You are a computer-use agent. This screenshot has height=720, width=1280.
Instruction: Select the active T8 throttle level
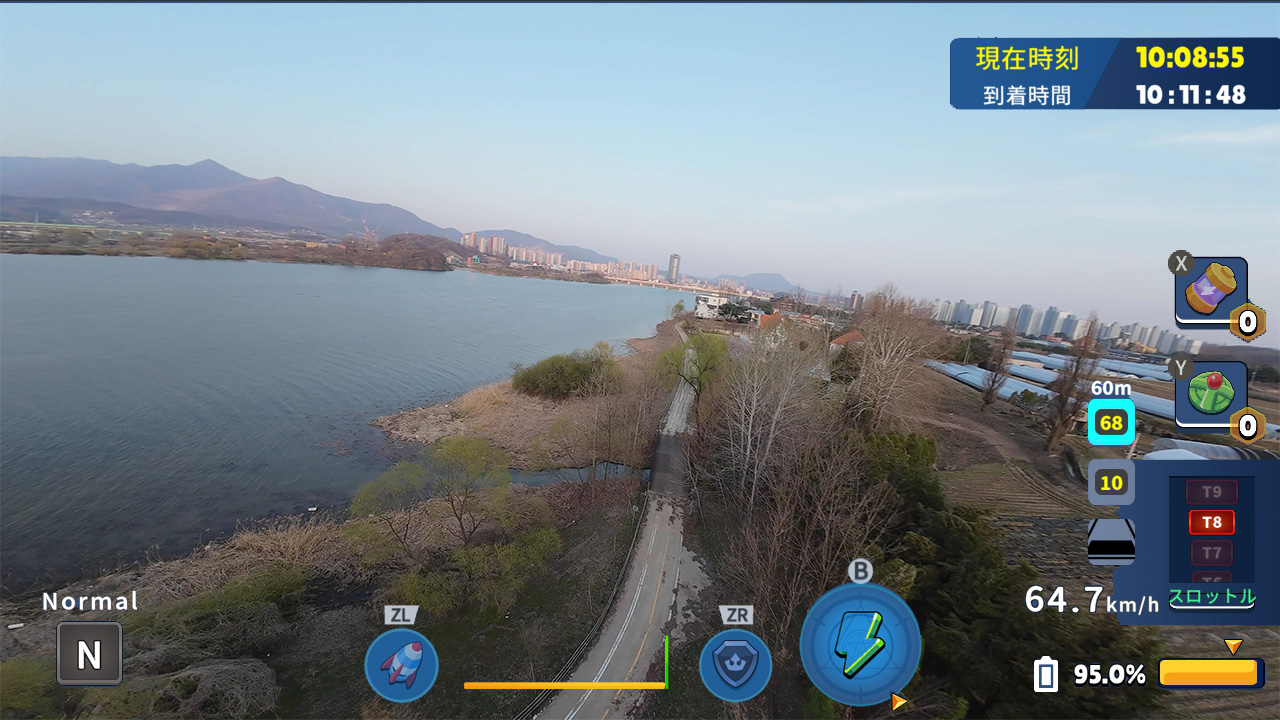pos(1210,521)
